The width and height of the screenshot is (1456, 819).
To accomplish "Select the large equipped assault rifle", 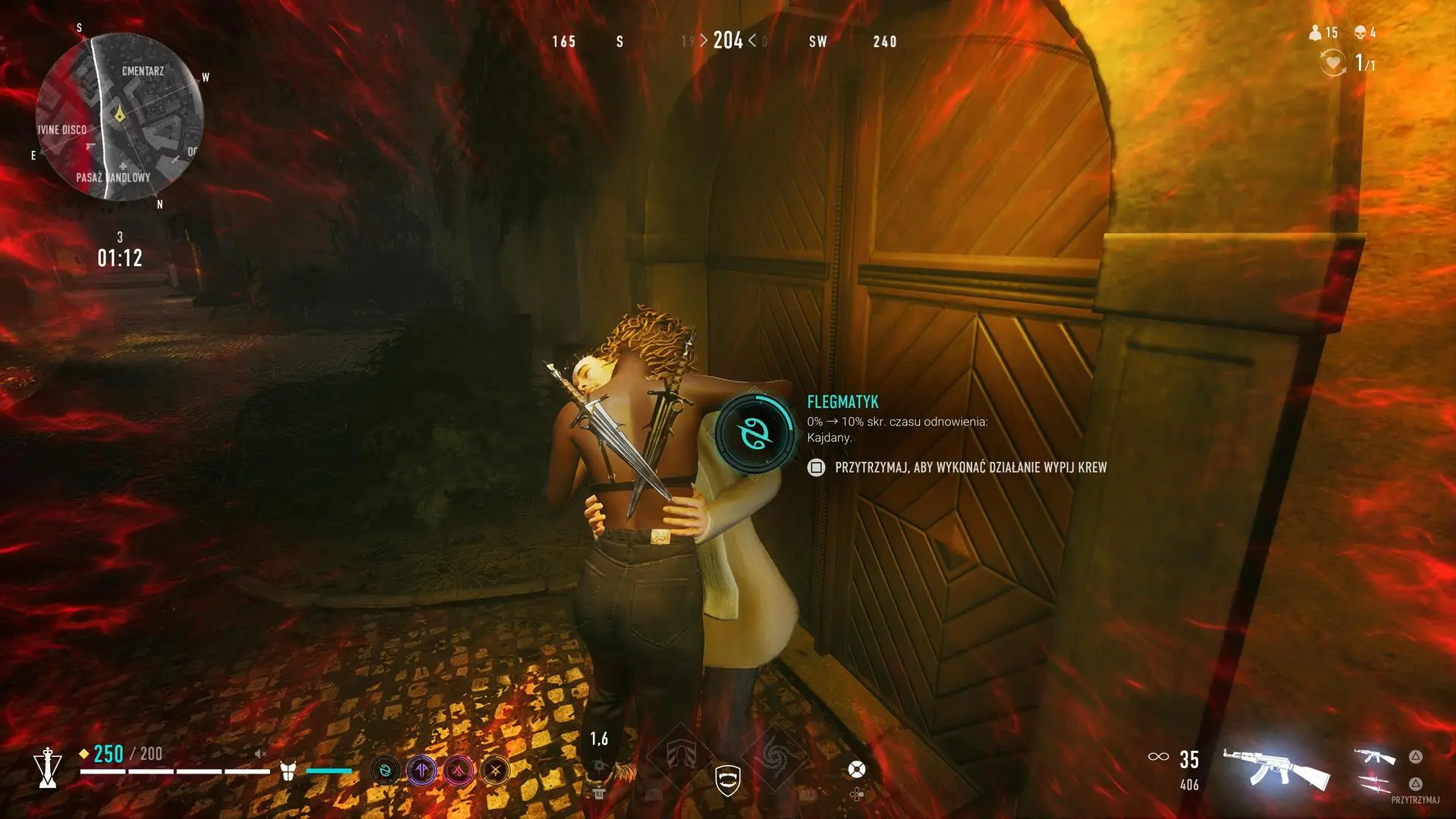I will tap(1276, 768).
